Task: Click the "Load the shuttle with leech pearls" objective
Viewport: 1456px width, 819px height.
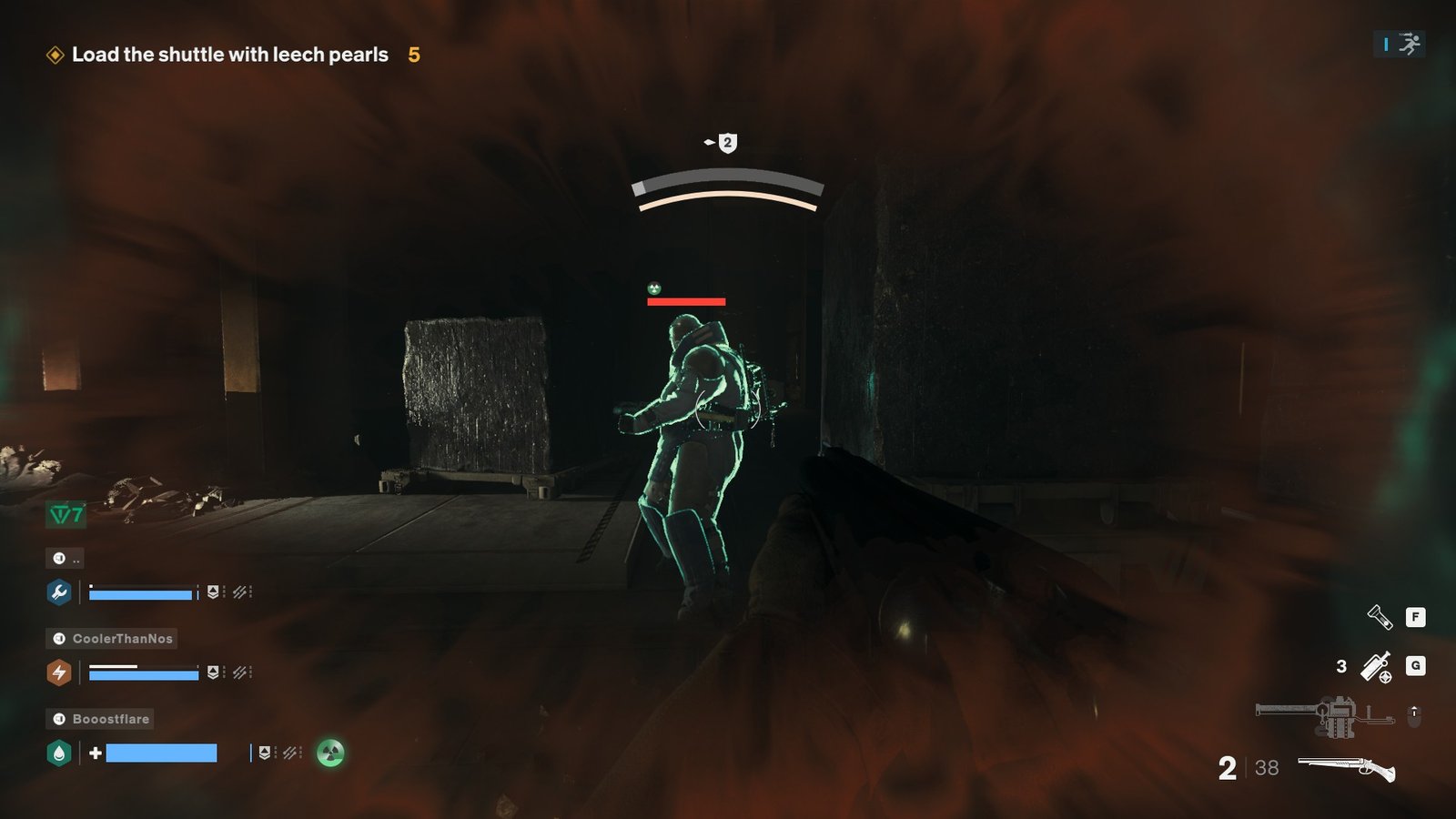Action: click(x=229, y=54)
